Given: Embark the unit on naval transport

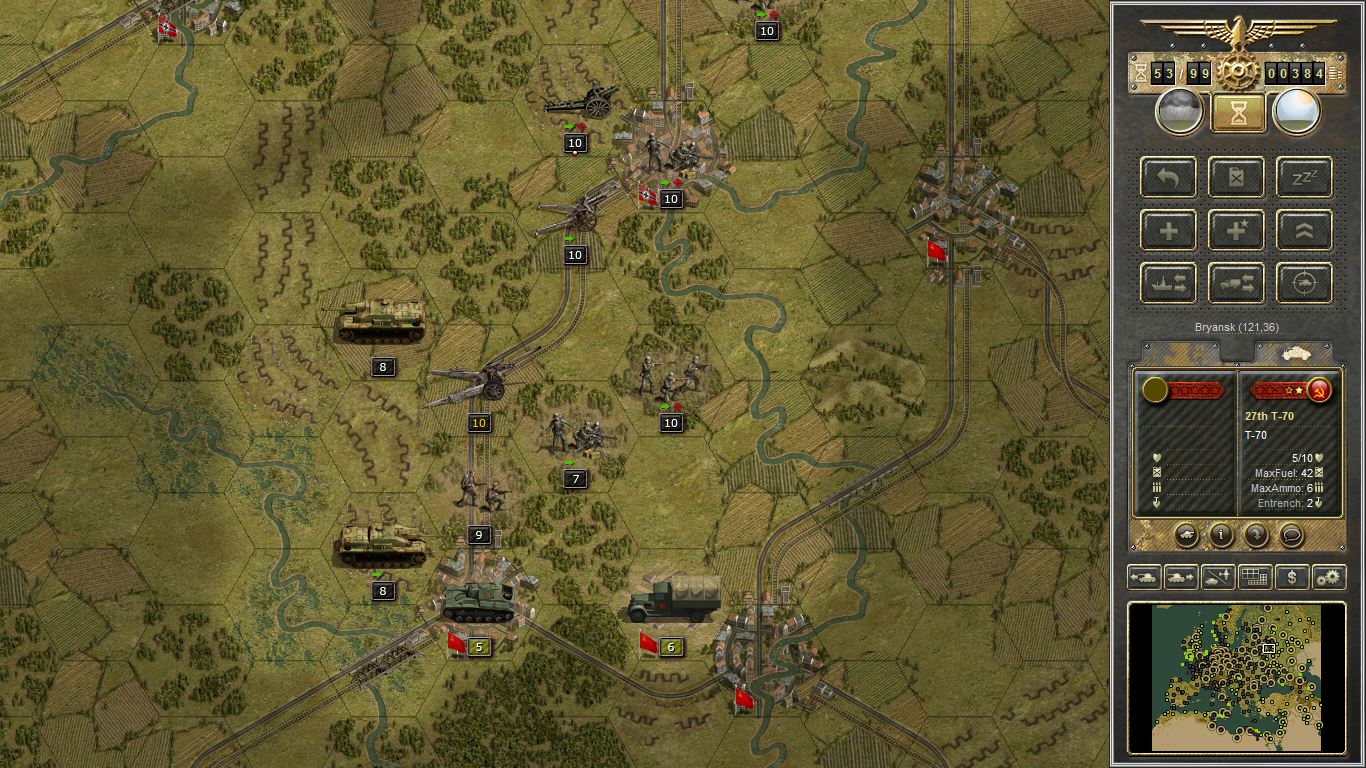Looking at the screenshot, I should click(x=1167, y=283).
